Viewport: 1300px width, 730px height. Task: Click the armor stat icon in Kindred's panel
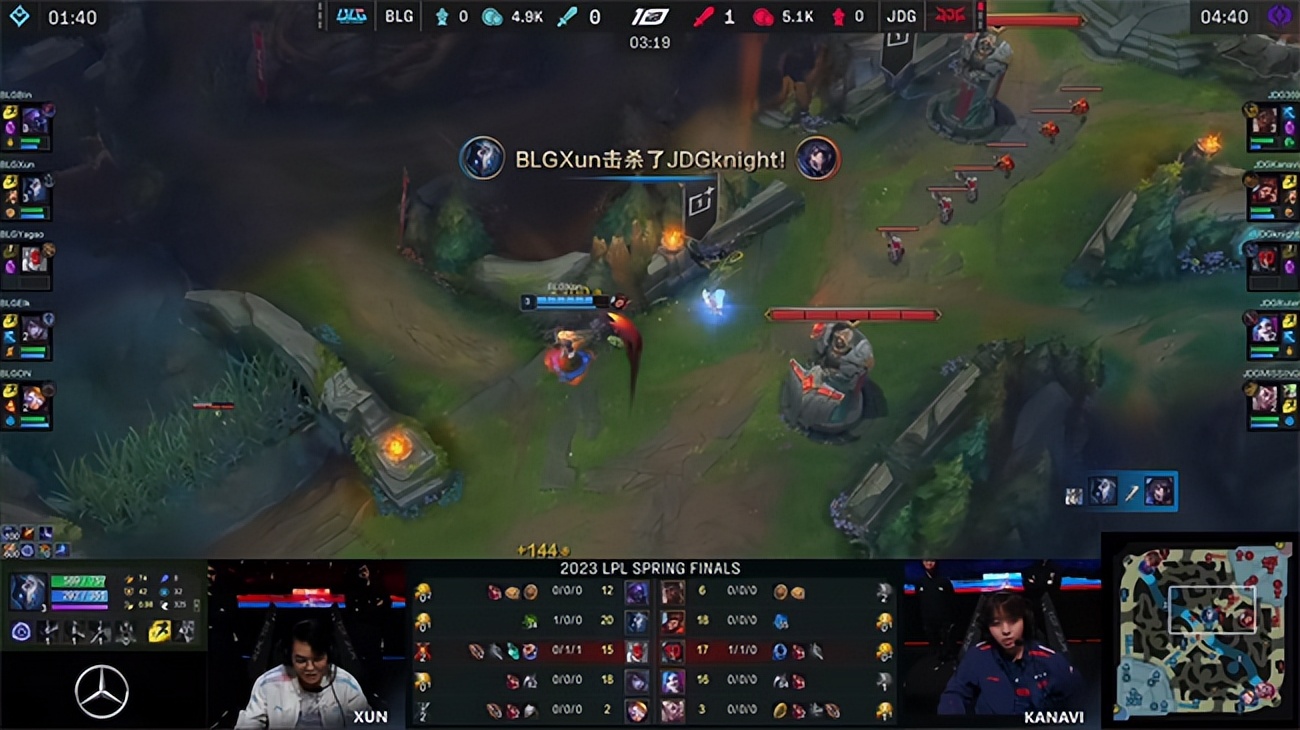[129, 592]
